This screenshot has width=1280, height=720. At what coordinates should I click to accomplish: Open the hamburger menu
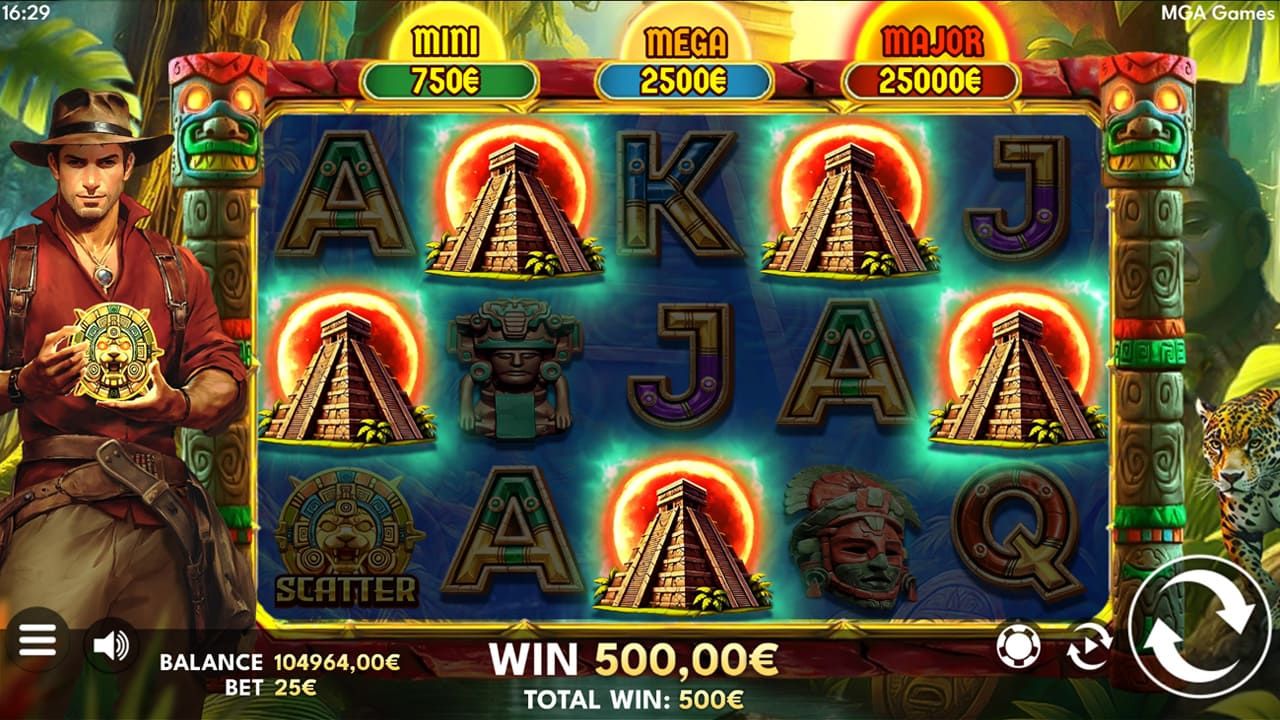37,641
